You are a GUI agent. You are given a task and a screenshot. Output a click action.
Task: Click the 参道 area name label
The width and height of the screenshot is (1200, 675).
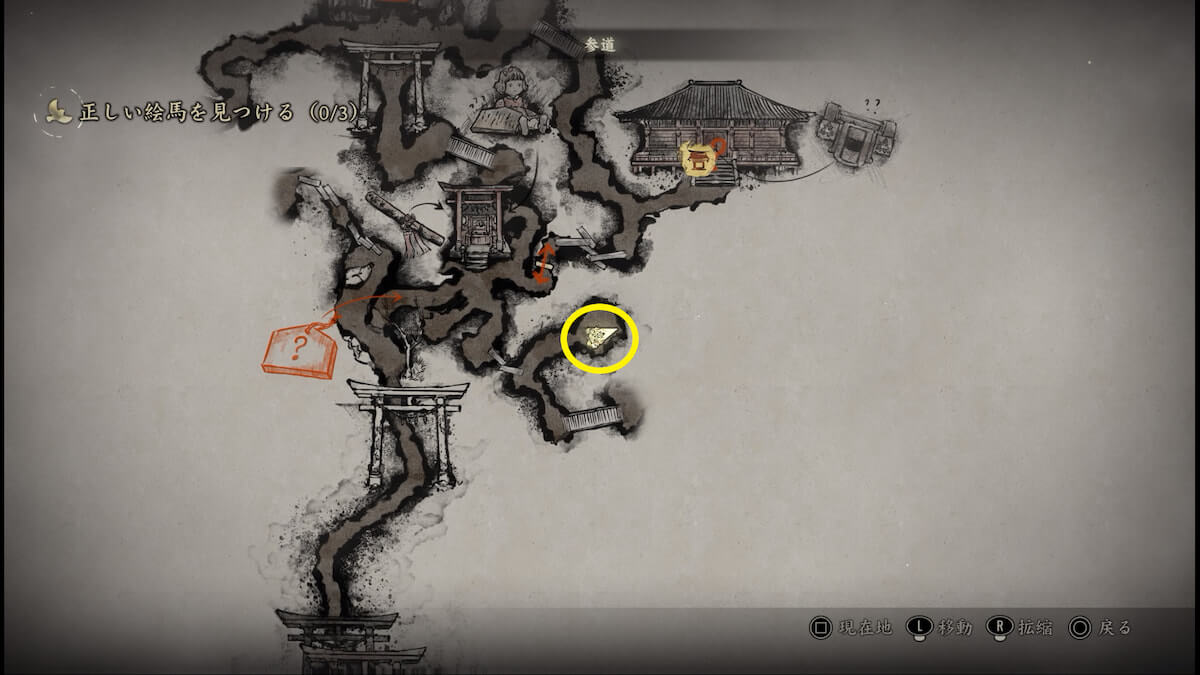598,44
